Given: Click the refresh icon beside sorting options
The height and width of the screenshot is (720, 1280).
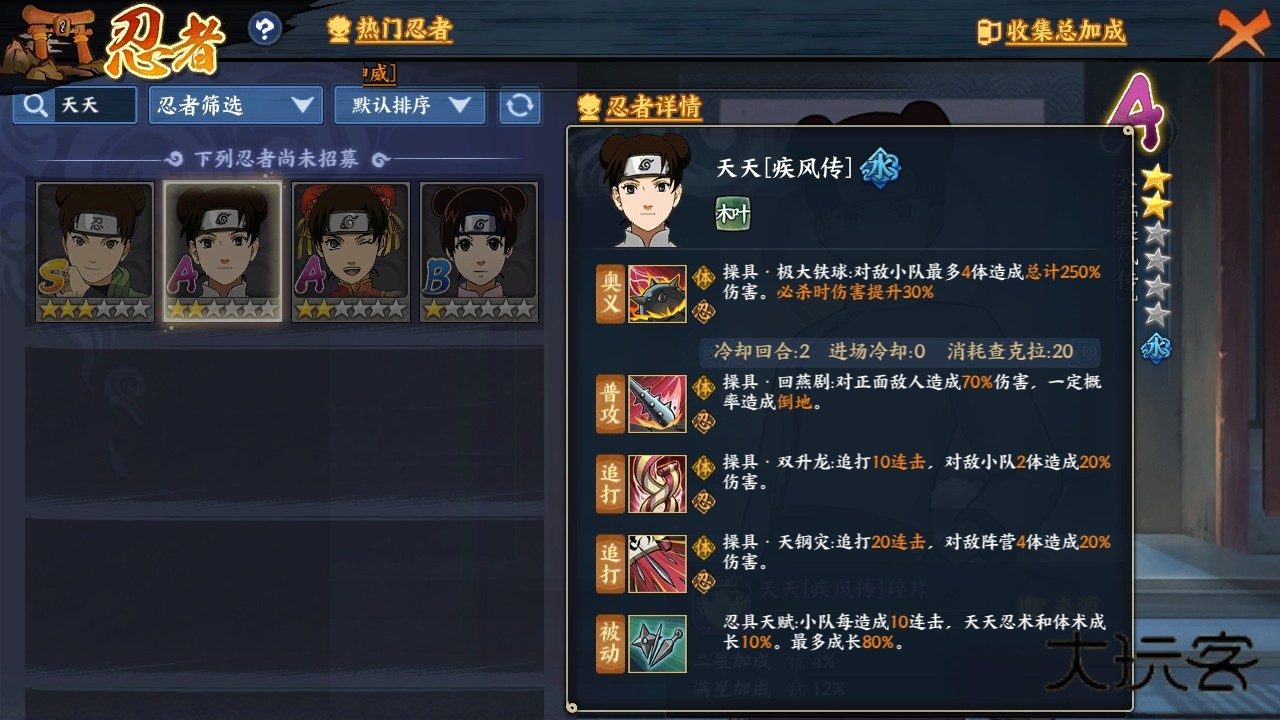Looking at the screenshot, I should coord(520,105).
